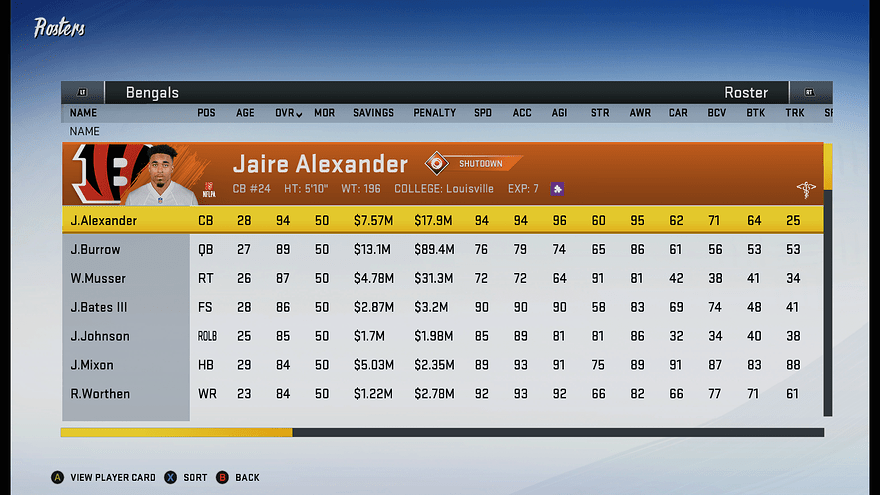Choose W.Musser in the roster list
This screenshot has height=495, width=880.
pyautogui.click(x=98, y=278)
